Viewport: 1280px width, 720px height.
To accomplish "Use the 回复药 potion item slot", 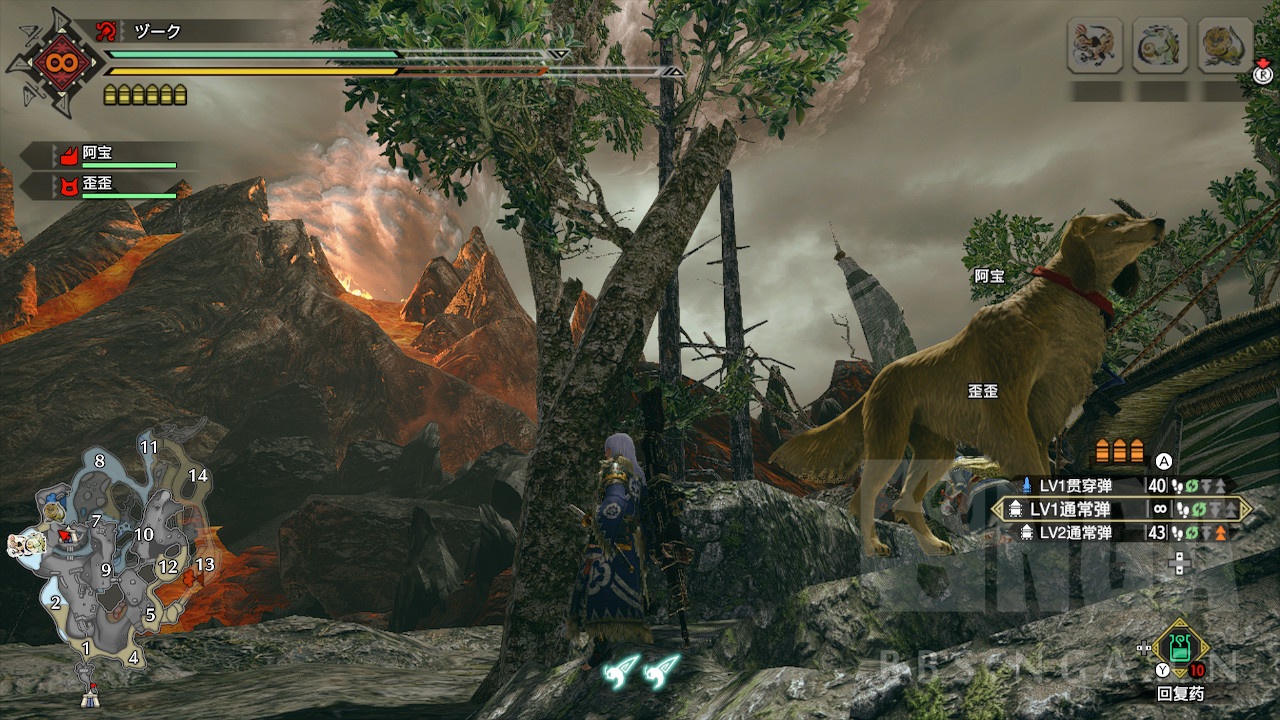I will click(x=1181, y=650).
